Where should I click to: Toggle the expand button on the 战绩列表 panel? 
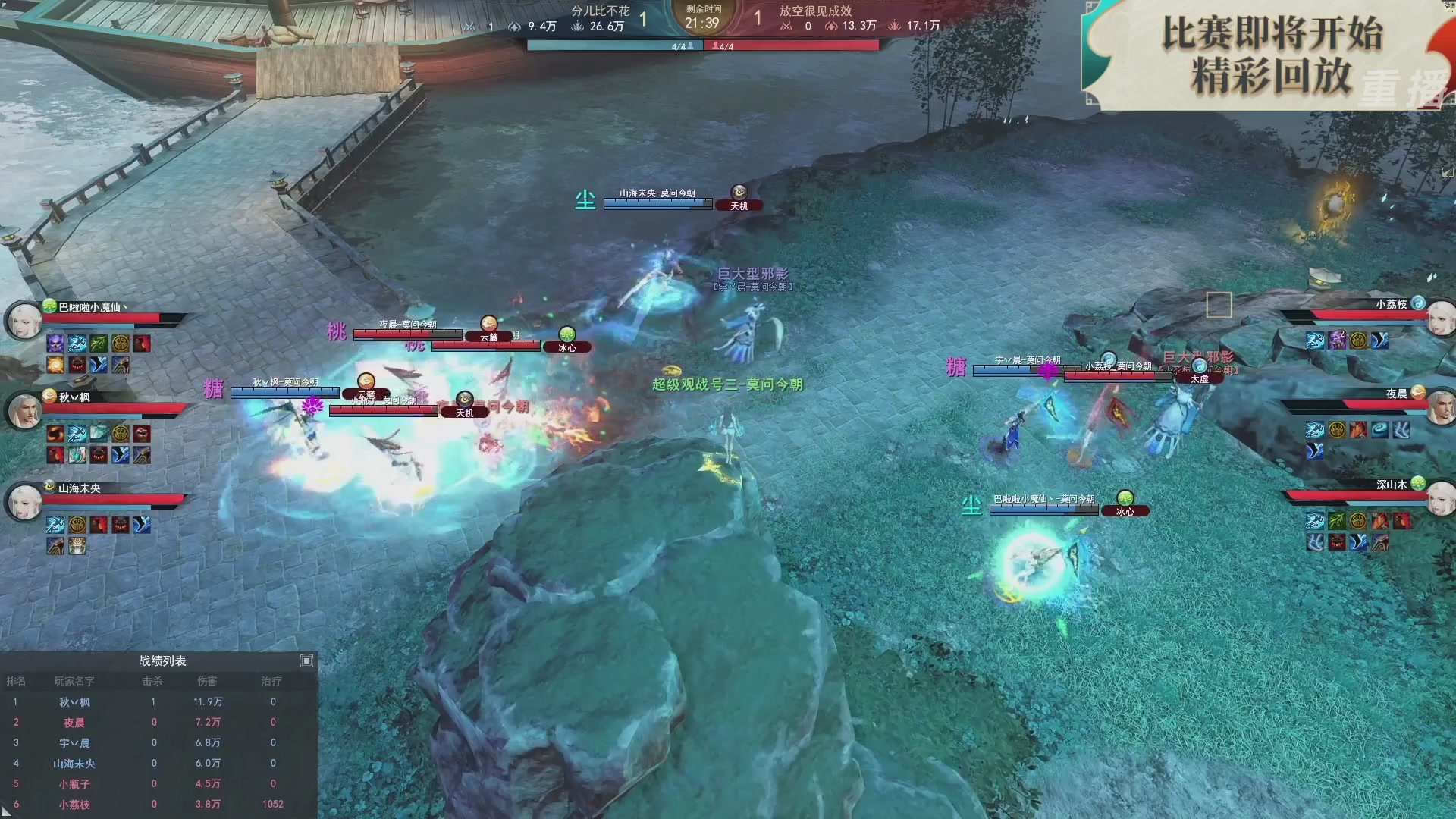tap(306, 661)
